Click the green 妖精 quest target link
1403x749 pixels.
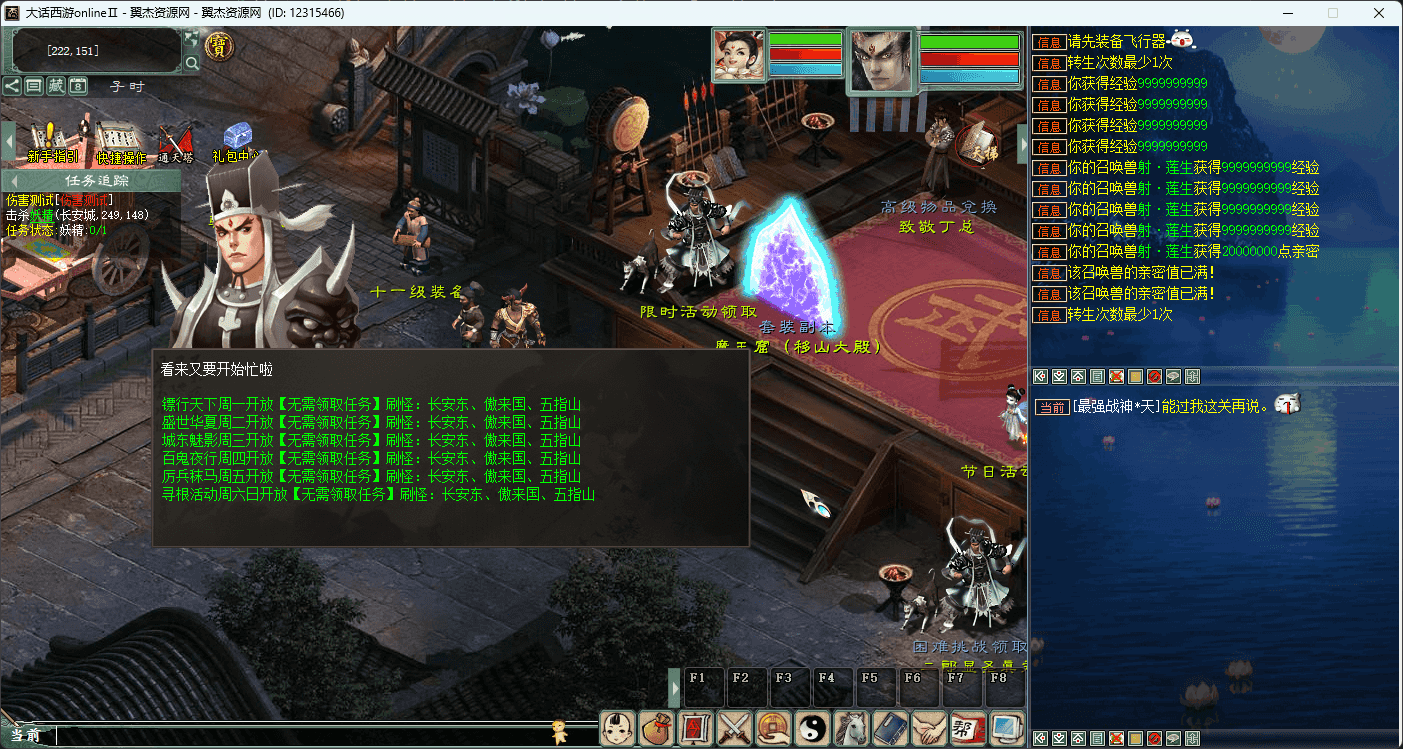40,215
